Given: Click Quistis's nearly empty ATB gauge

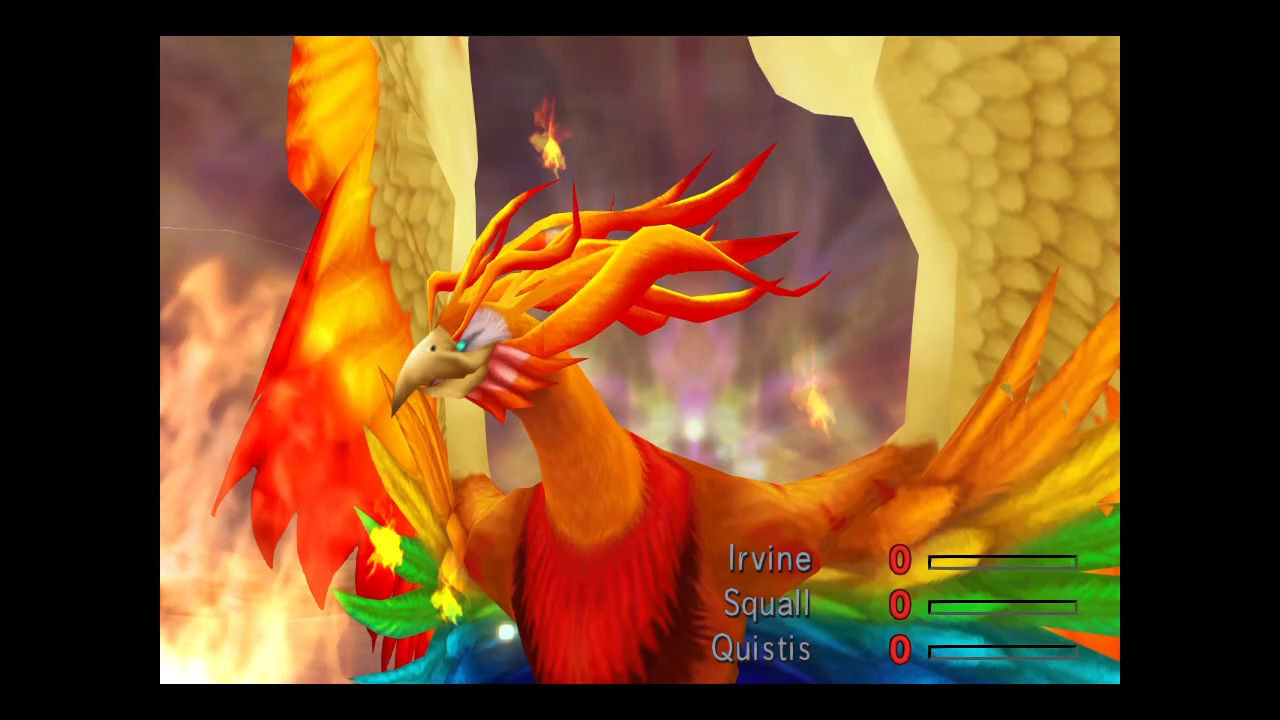Looking at the screenshot, I should click(1000, 652).
